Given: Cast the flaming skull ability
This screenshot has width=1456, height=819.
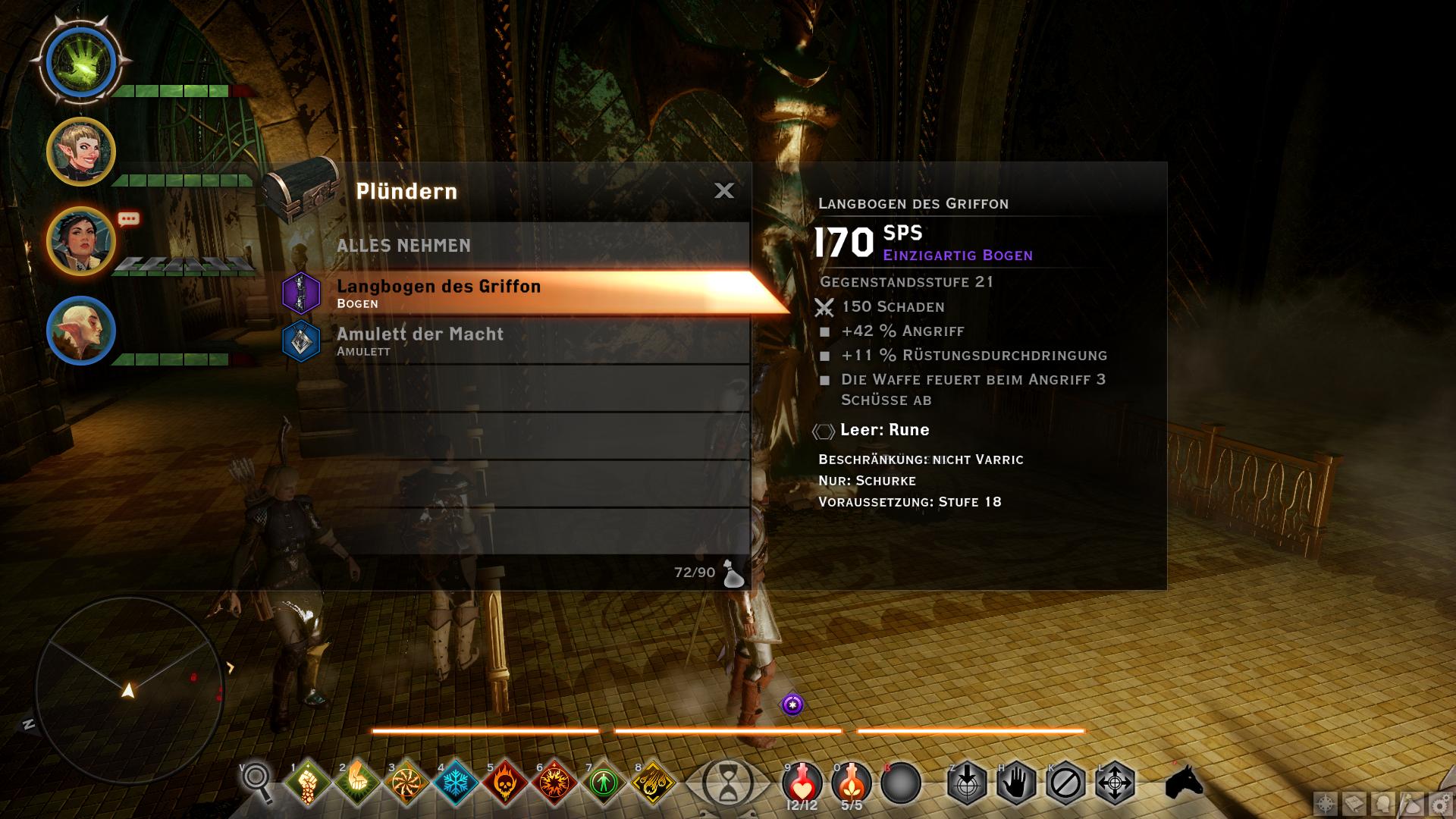Looking at the screenshot, I should point(505,782).
